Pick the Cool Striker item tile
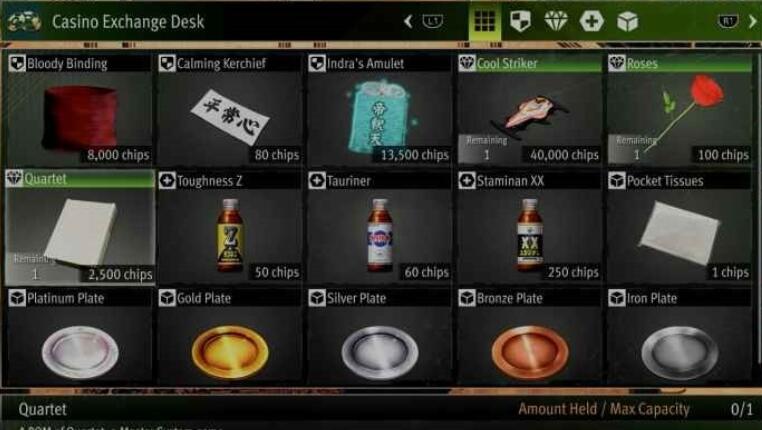The height and width of the screenshot is (430, 762). 529,110
